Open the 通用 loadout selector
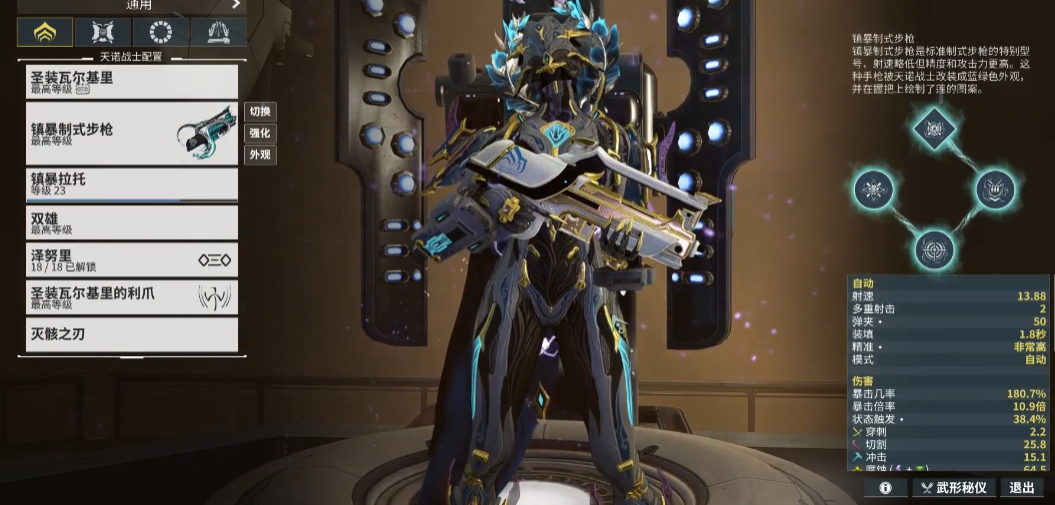The width and height of the screenshot is (1055, 505). 131,5
